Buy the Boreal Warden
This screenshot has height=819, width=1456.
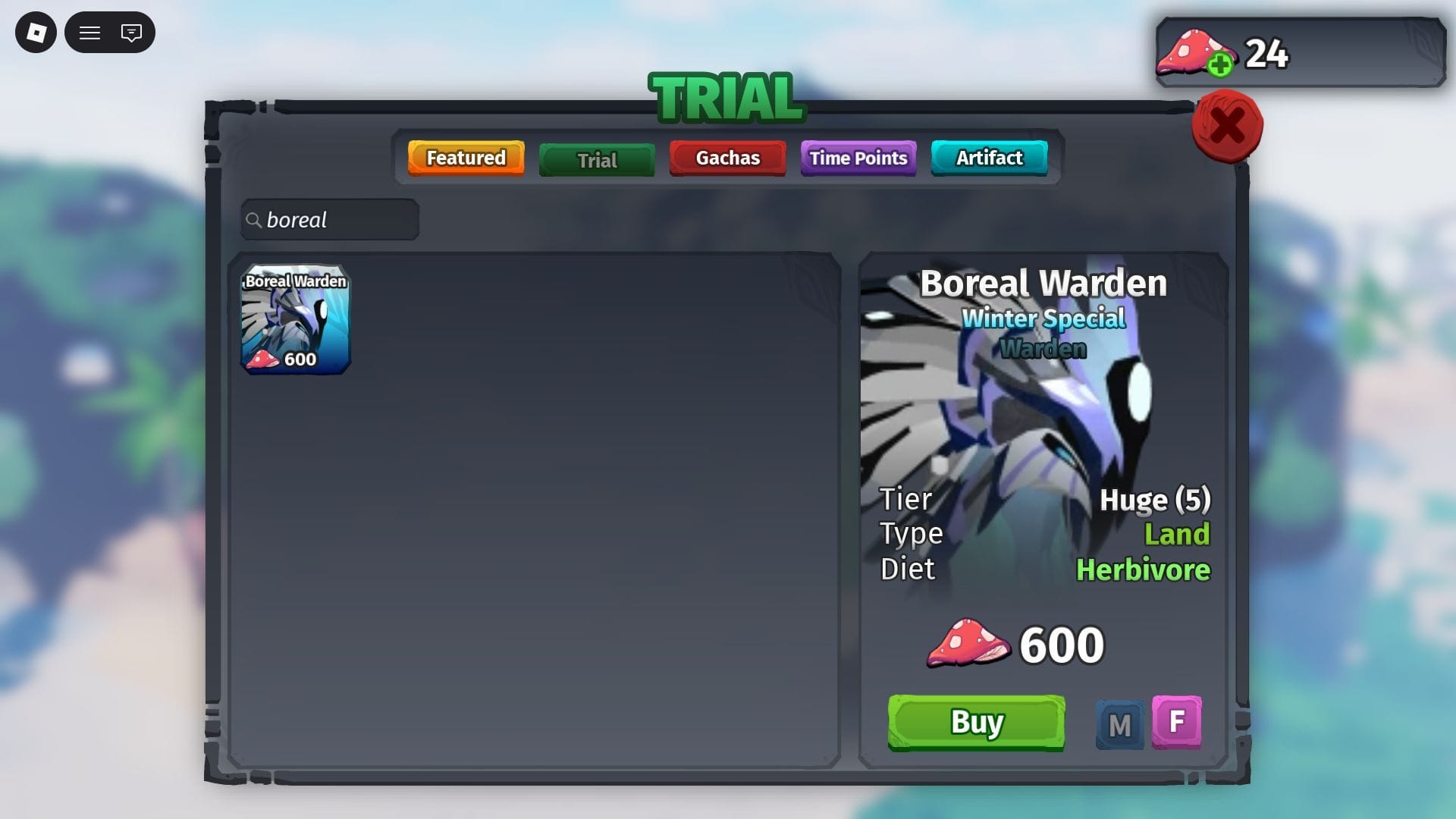(976, 722)
